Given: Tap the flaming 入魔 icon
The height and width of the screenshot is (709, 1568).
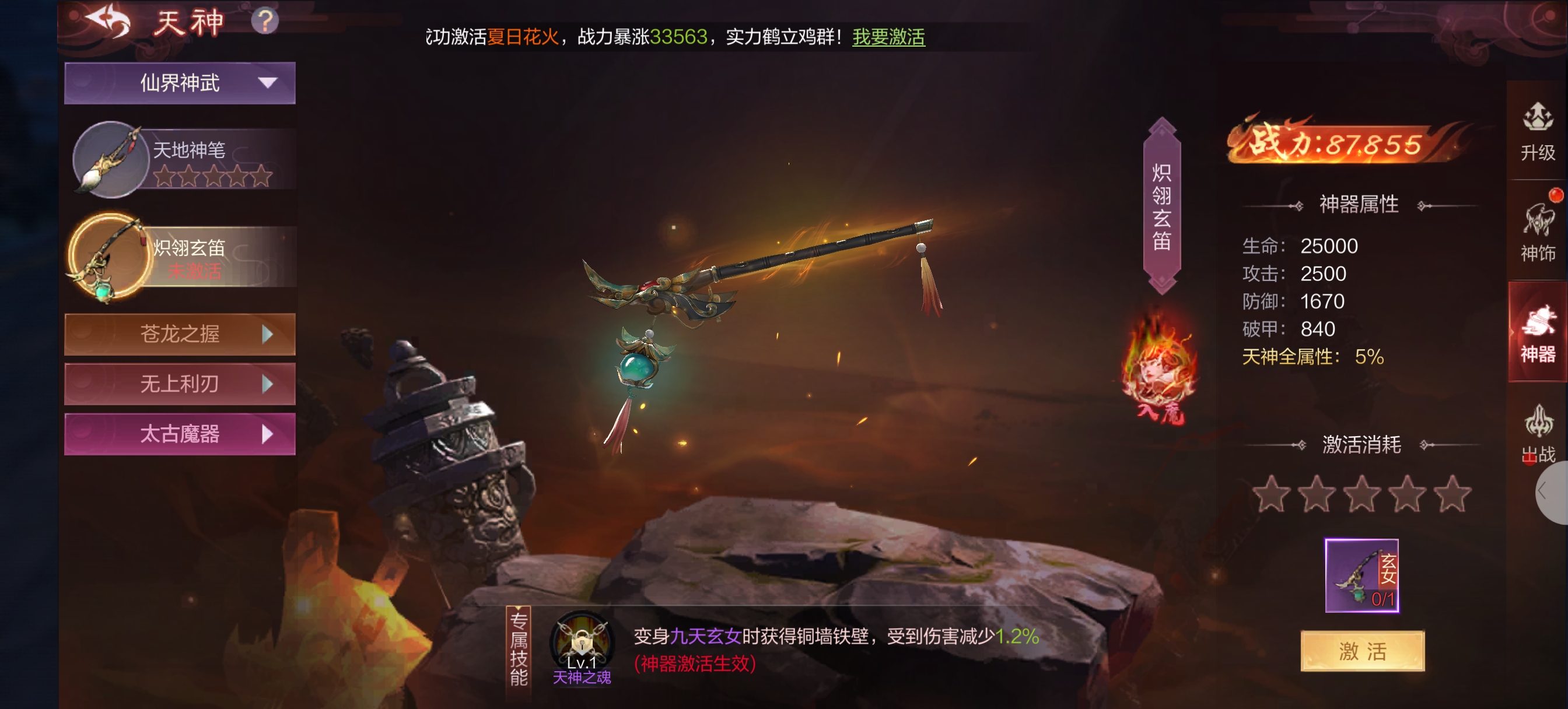Looking at the screenshot, I should [x=1159, y=373].
